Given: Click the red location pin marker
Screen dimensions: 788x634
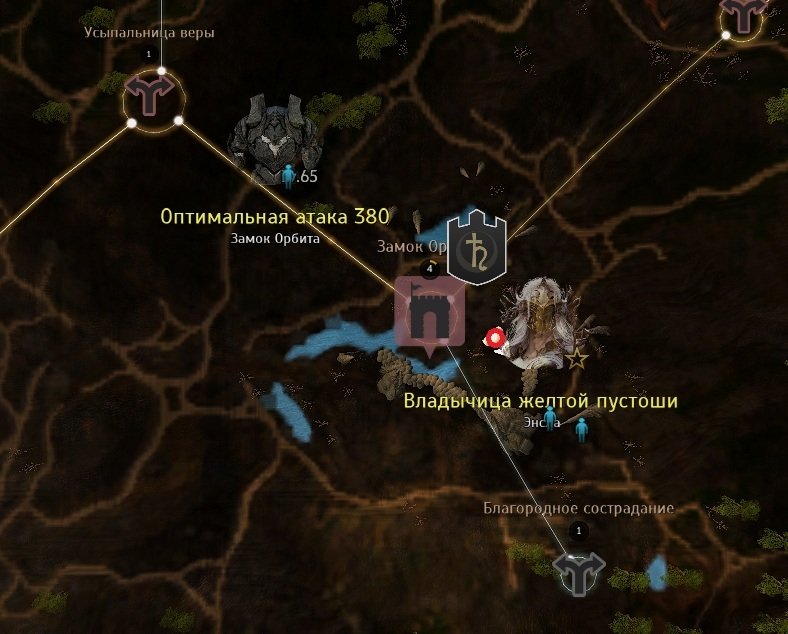Looking at the screenshot, I should (x=494, y=338).
